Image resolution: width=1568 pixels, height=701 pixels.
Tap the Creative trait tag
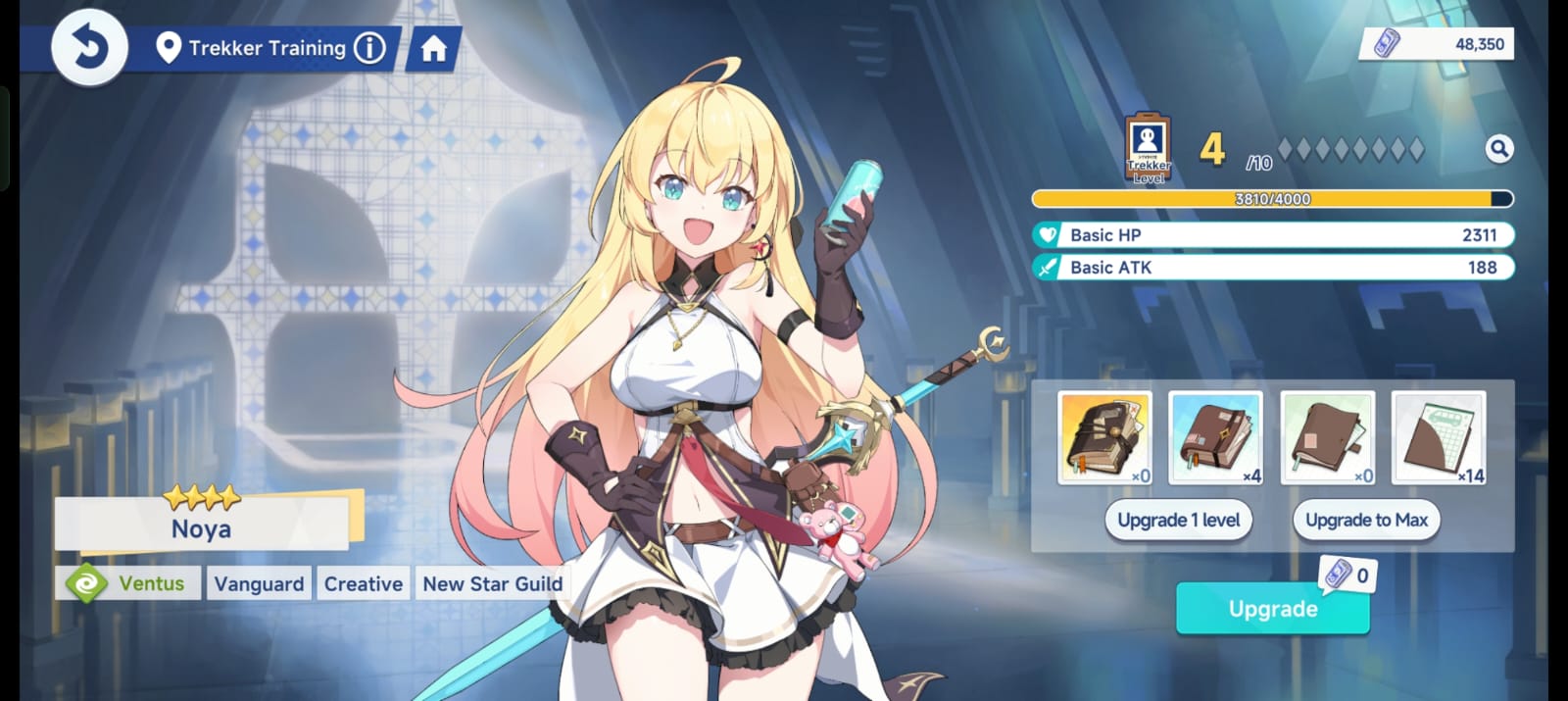pyautogui.click(x=363, y=583)
